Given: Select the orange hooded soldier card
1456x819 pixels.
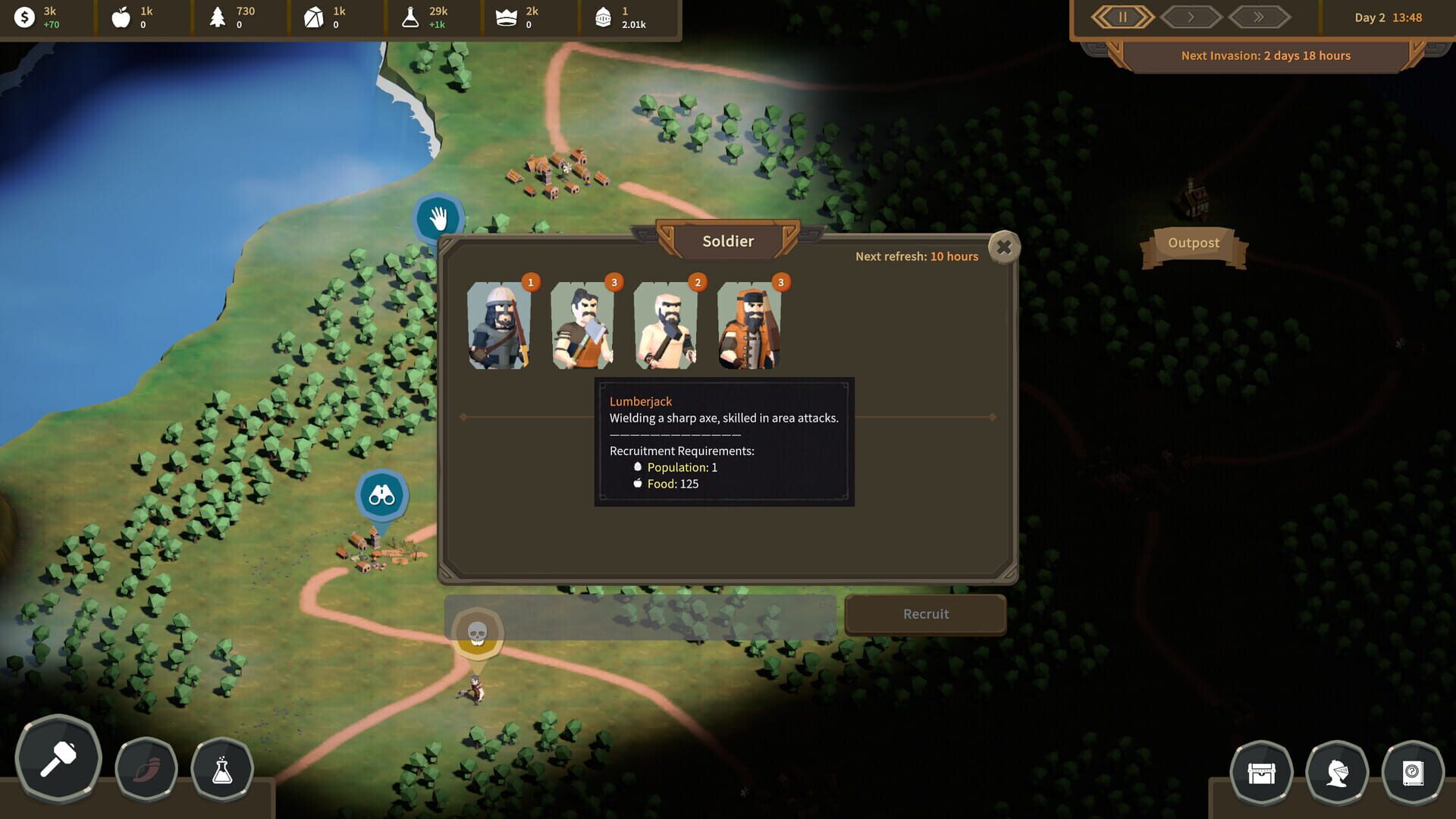Looking at the screenshot, I should (749, 325).
